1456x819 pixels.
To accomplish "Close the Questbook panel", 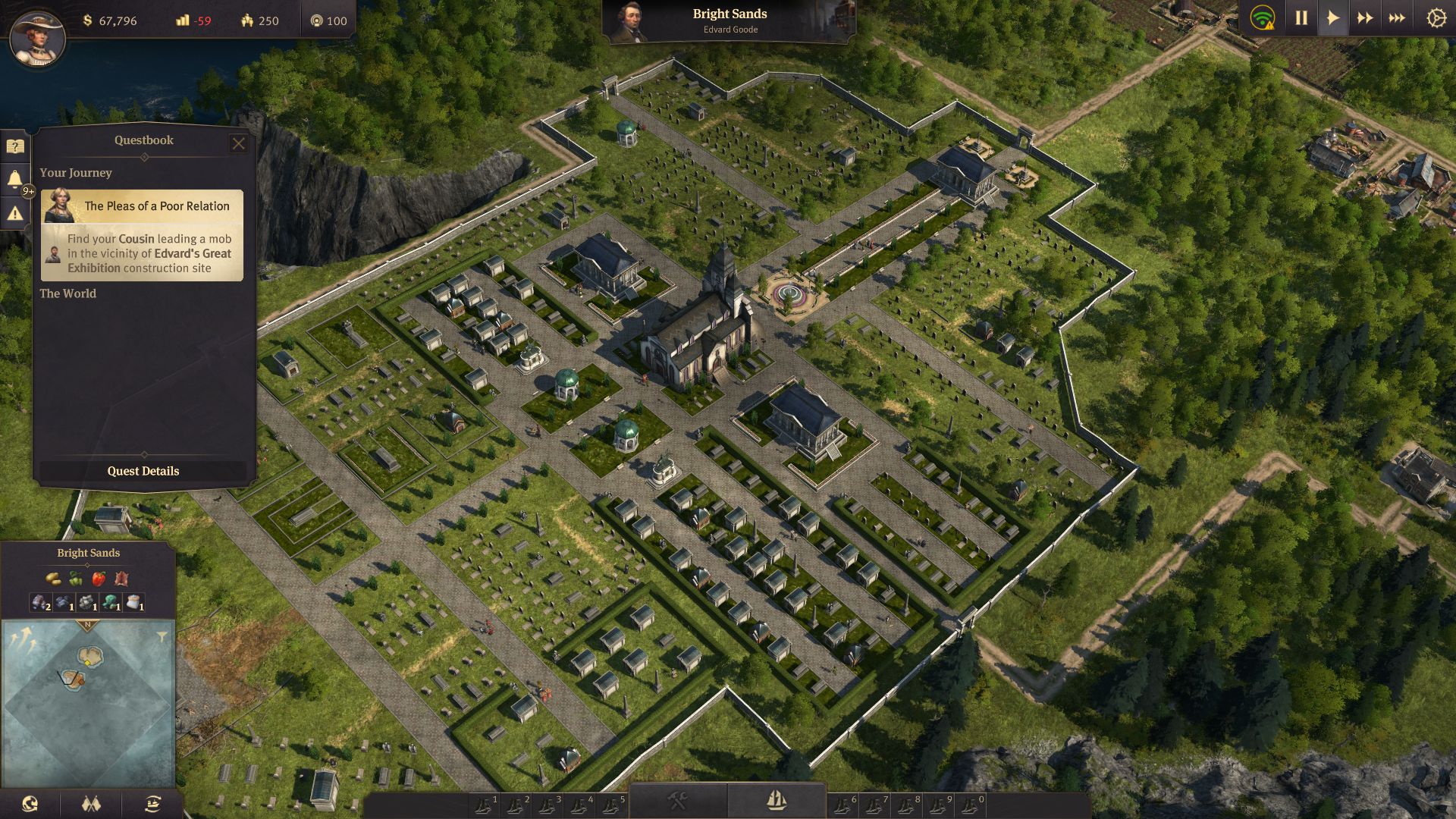I will pos(238,143).
